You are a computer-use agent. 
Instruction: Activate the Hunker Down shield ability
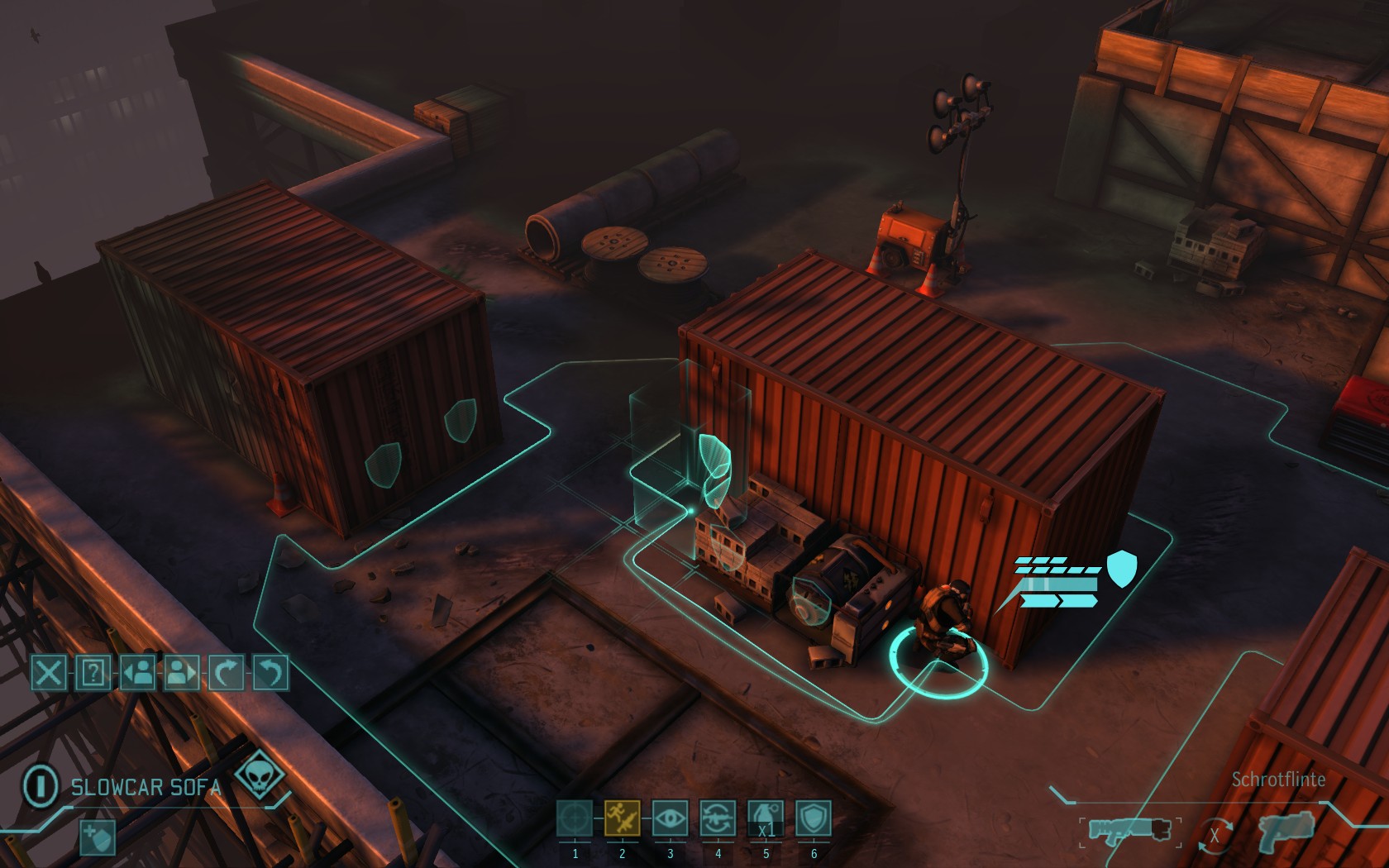click(x=814, y=818)
